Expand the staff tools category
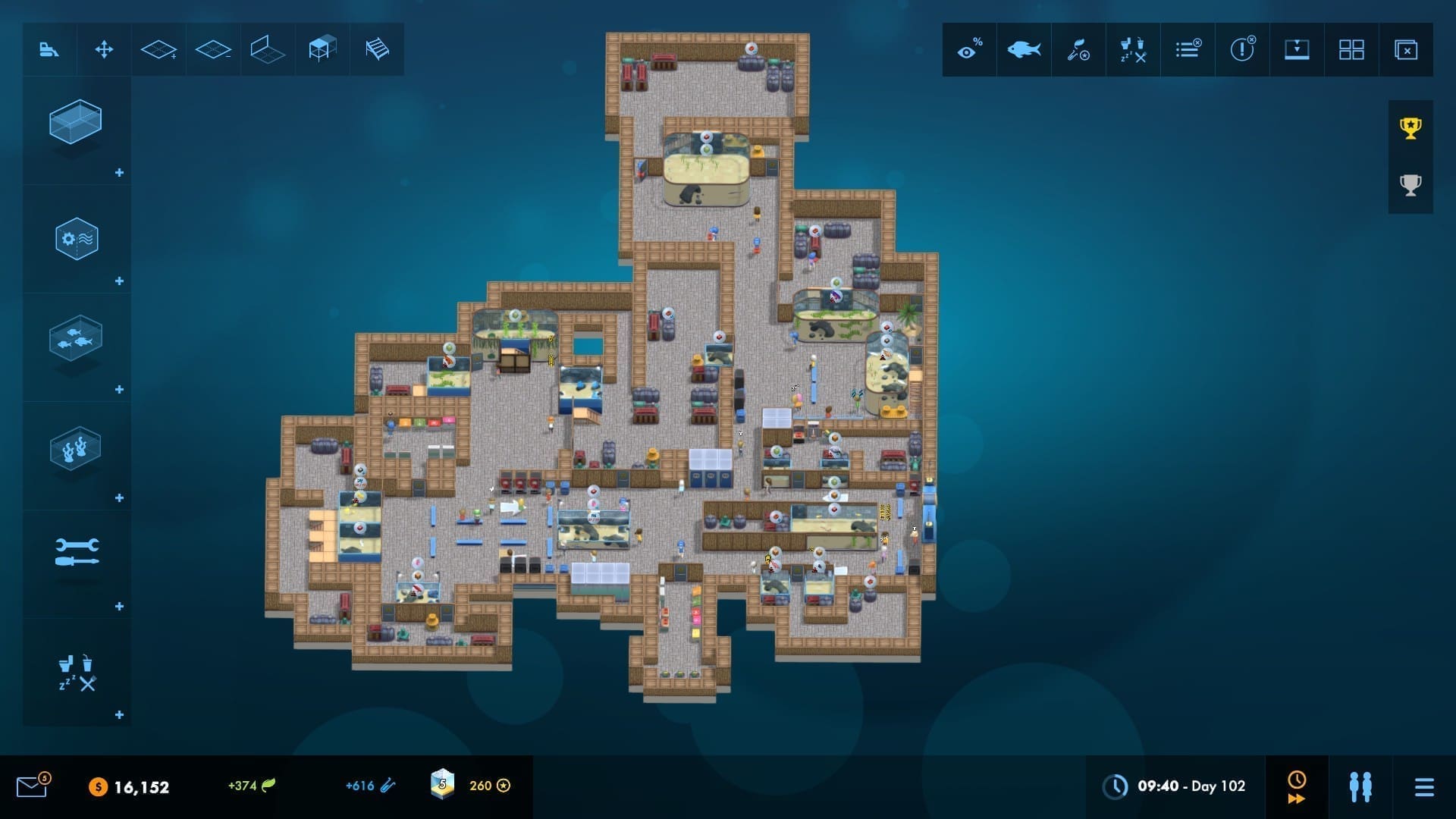The width and height of the screenshot is (1456, 819). [x=118, y=605]
